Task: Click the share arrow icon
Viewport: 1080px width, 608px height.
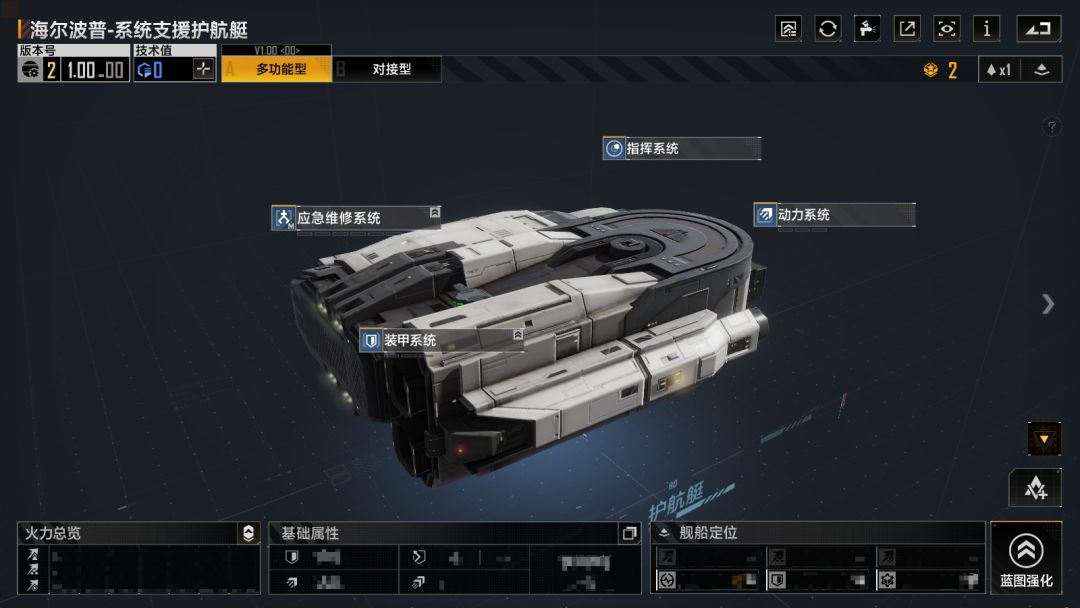Action: pos(907,29)
